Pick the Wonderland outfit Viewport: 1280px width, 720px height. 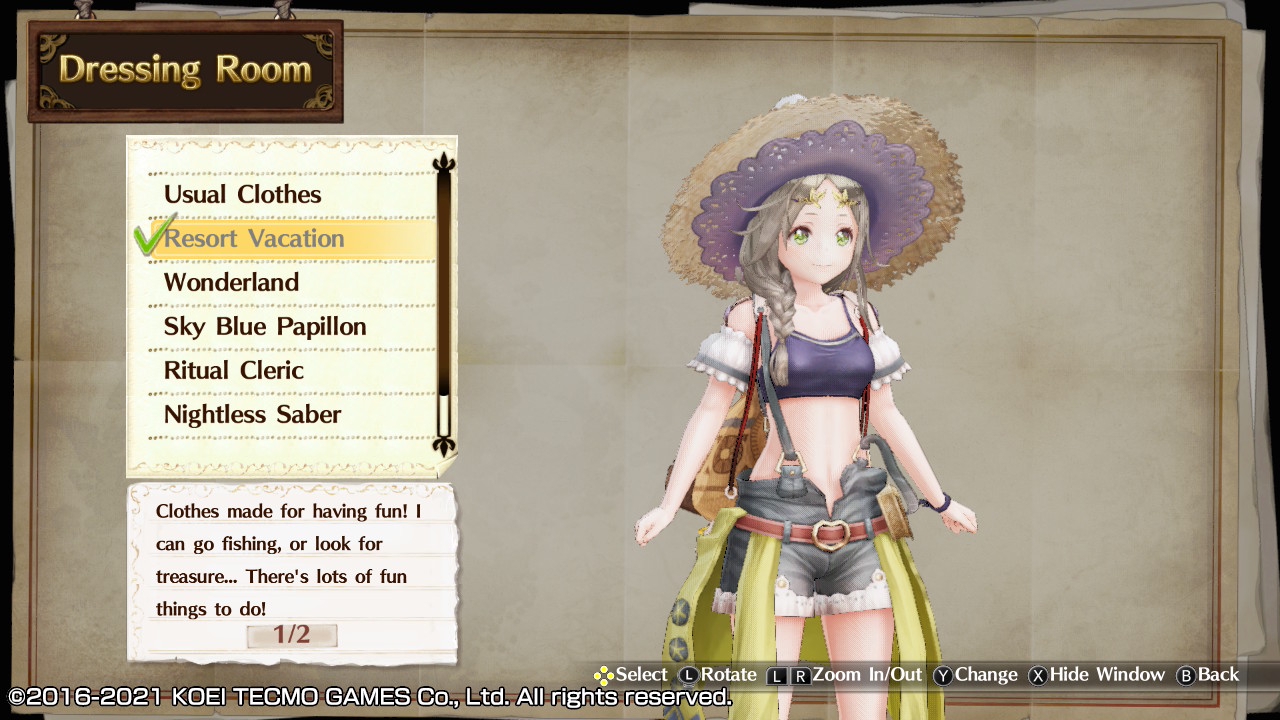point(232,282)
